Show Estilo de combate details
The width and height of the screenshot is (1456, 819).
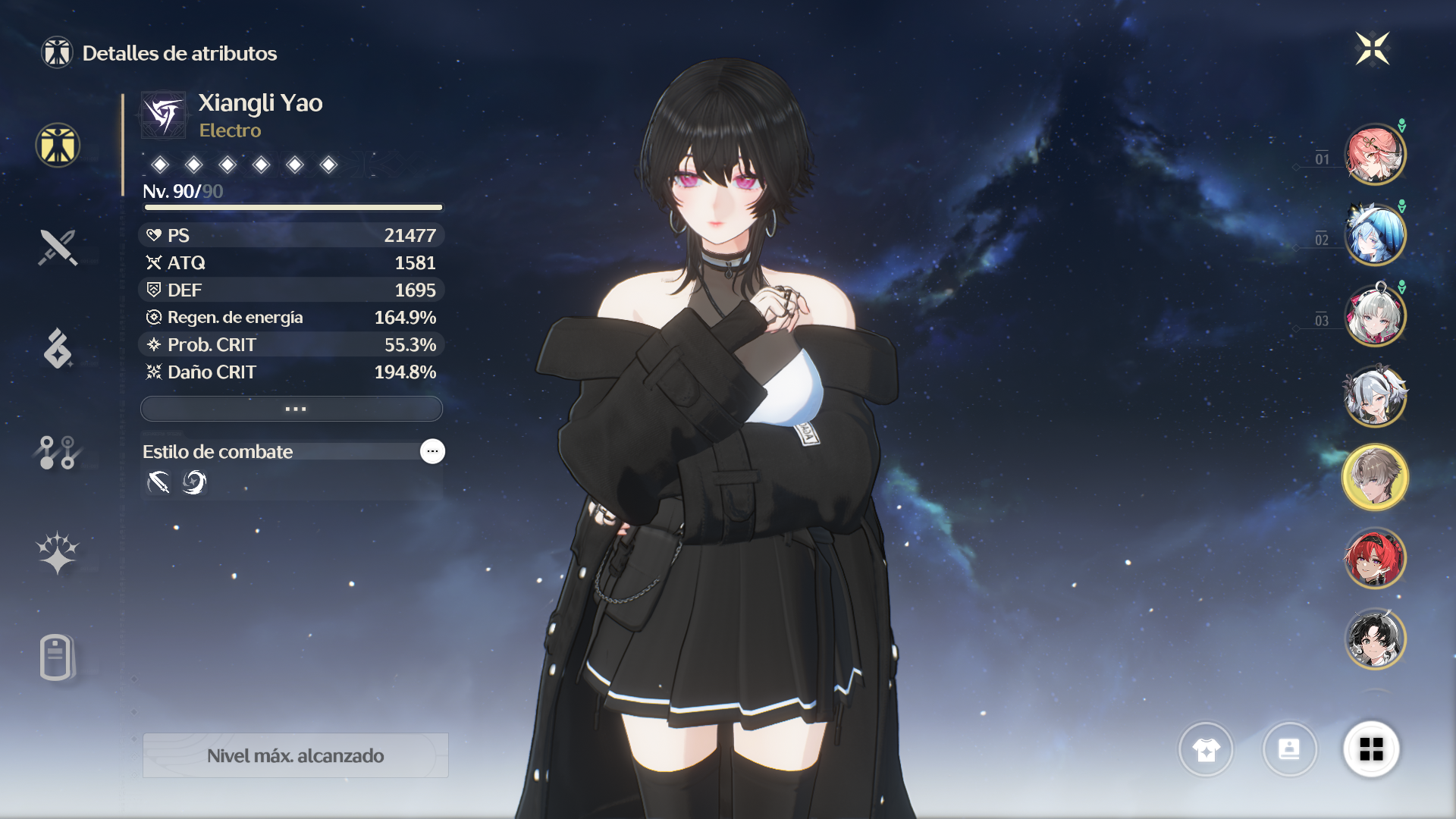432,451
